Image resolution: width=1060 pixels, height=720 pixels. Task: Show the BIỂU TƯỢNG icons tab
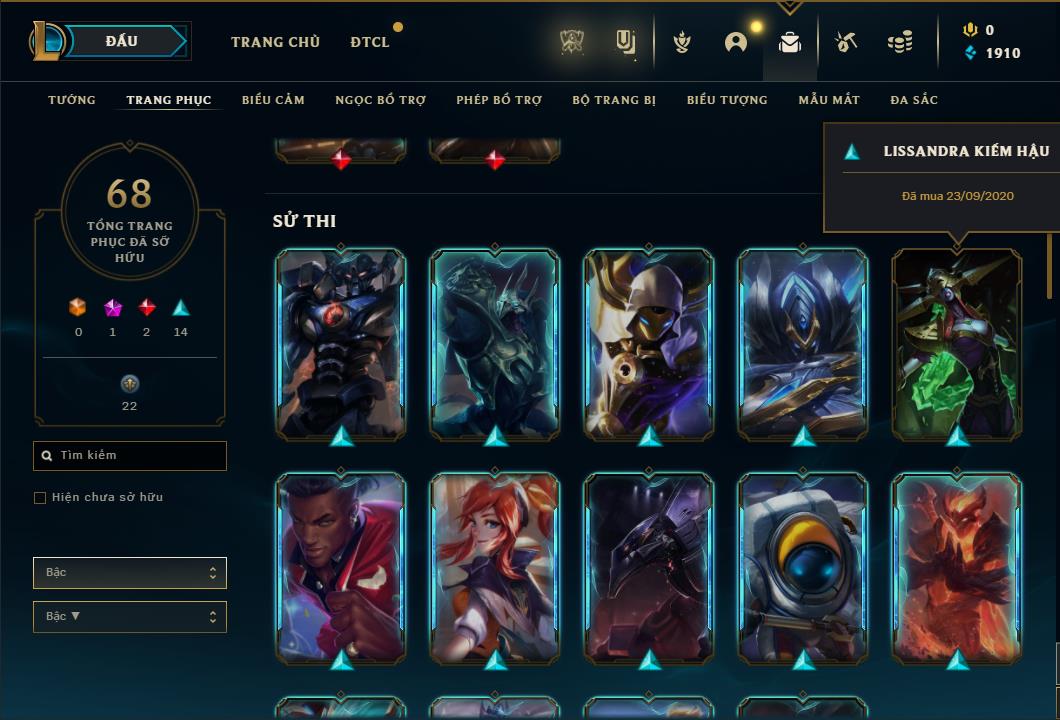[727, 100]
